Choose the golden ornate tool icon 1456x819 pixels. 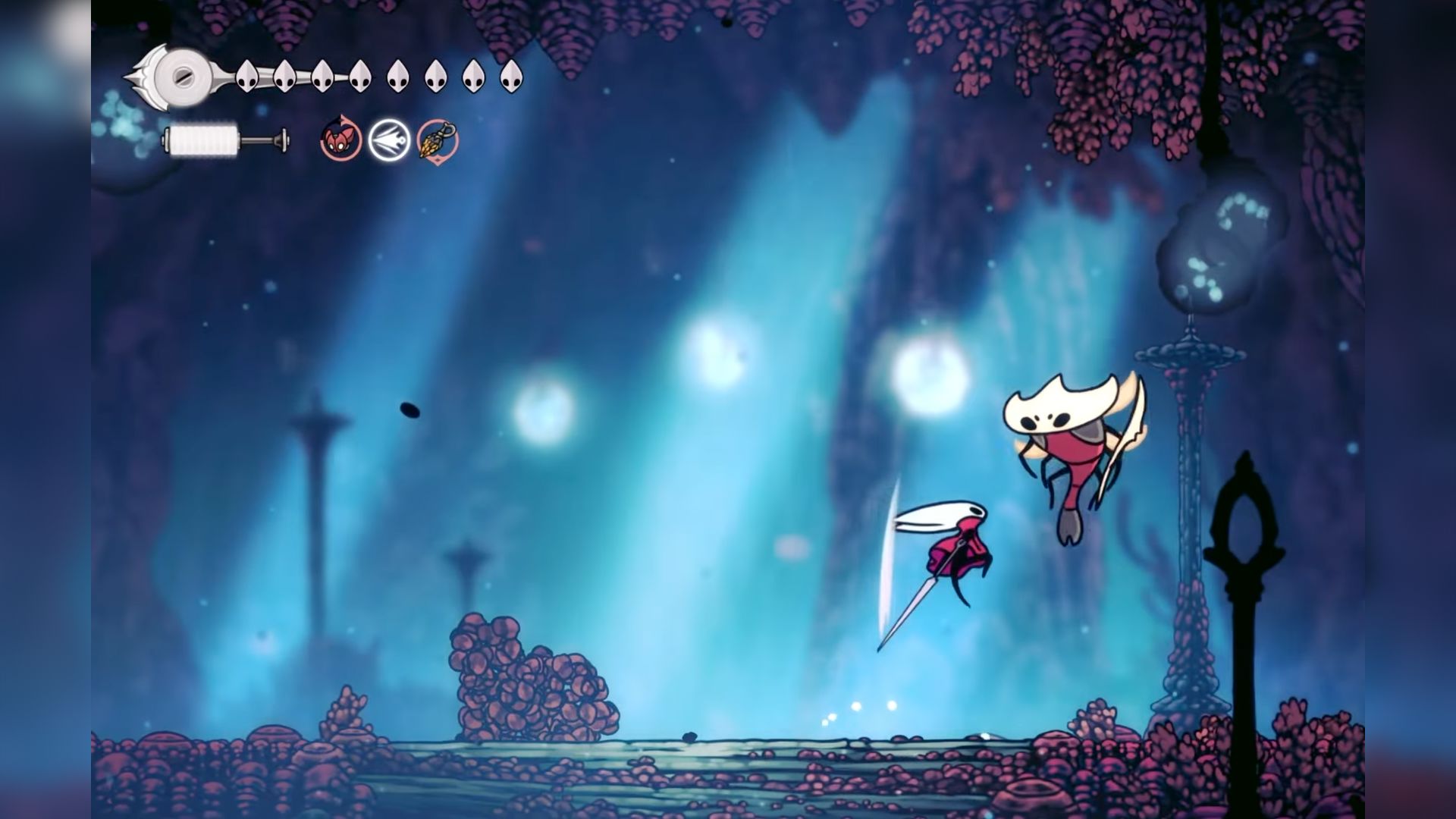(438, 141)
